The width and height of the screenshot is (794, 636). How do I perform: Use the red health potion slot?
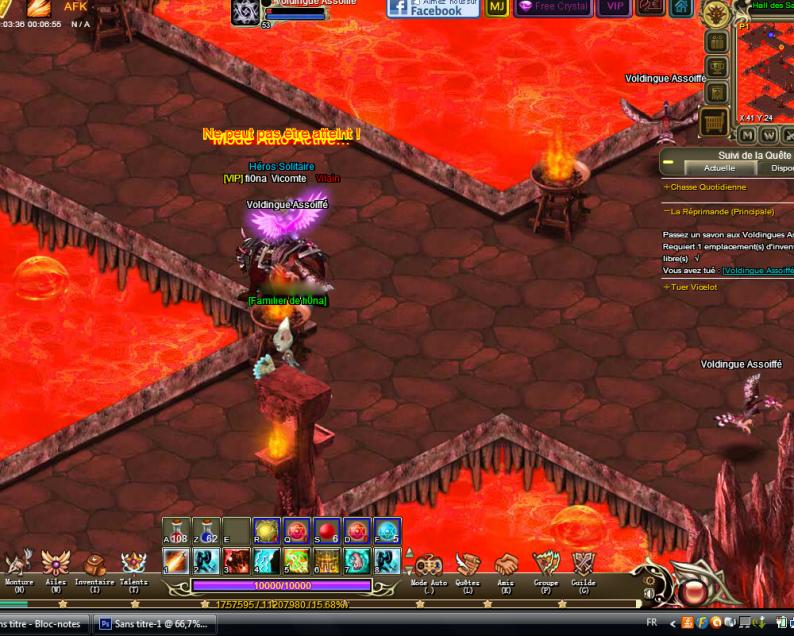point(177,530)
